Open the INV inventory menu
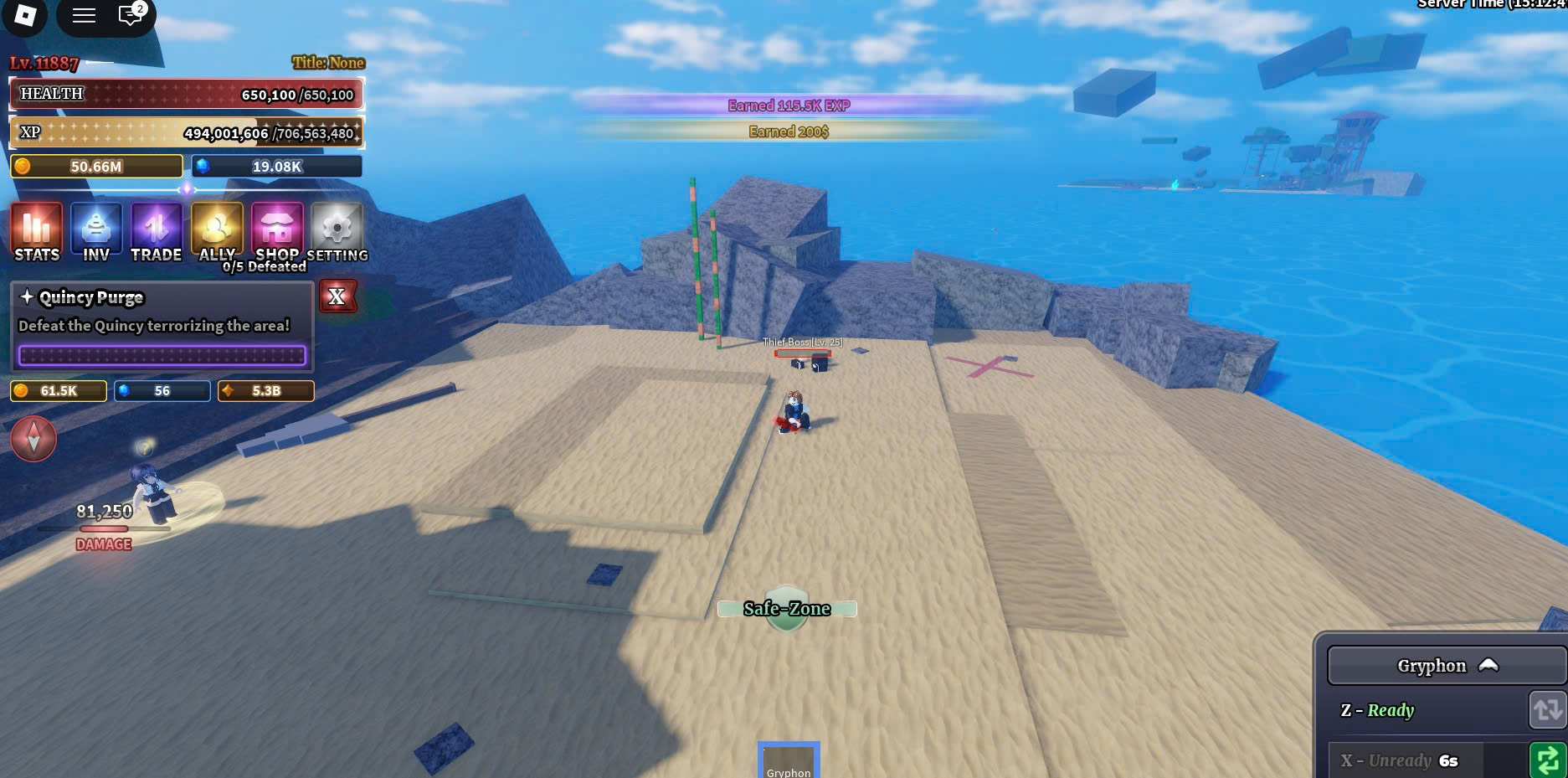 [x=96, y=231]
